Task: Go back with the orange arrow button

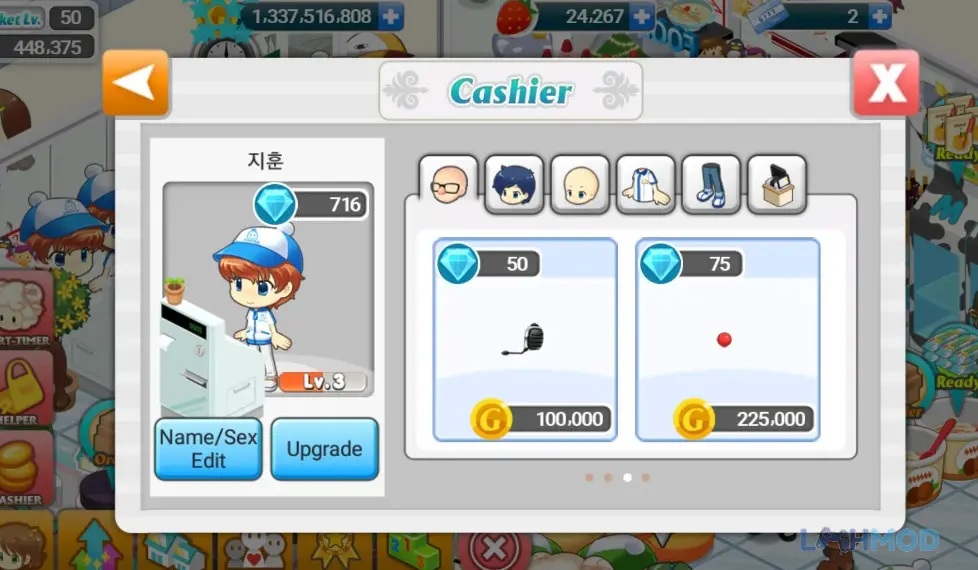Action: (x=137, y=84)
